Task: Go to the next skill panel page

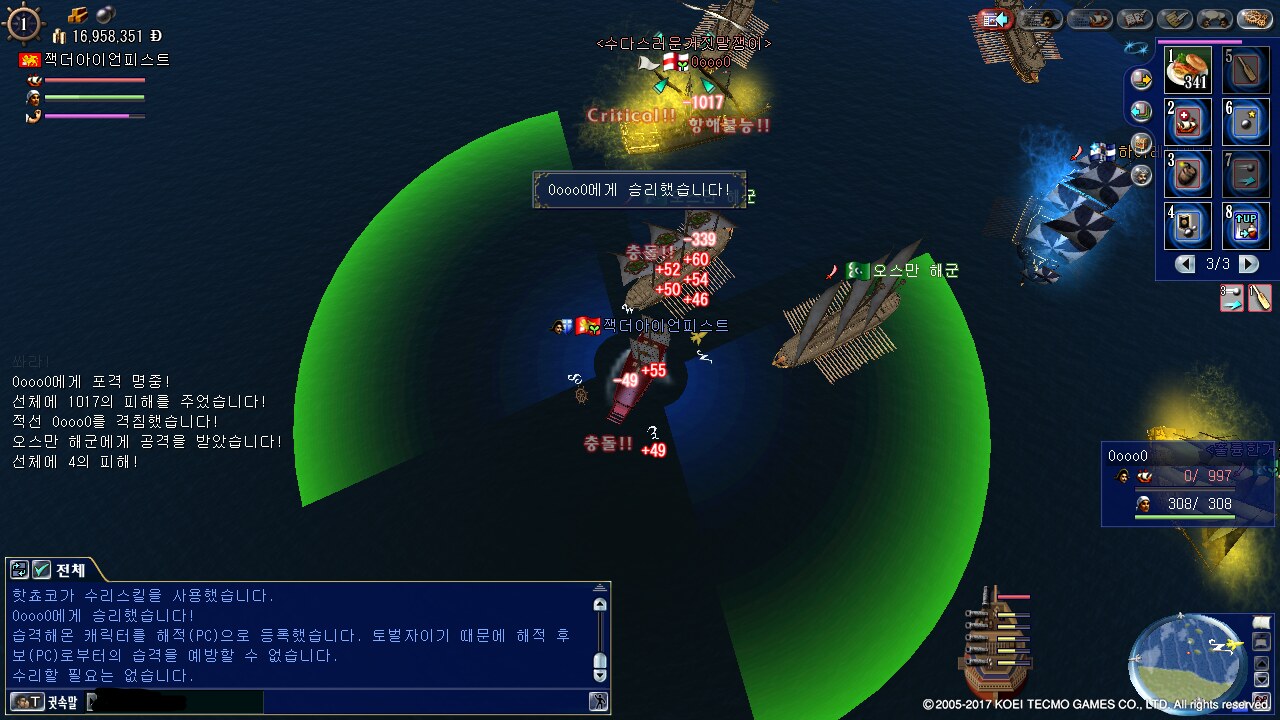Action: pos(1249,264)
